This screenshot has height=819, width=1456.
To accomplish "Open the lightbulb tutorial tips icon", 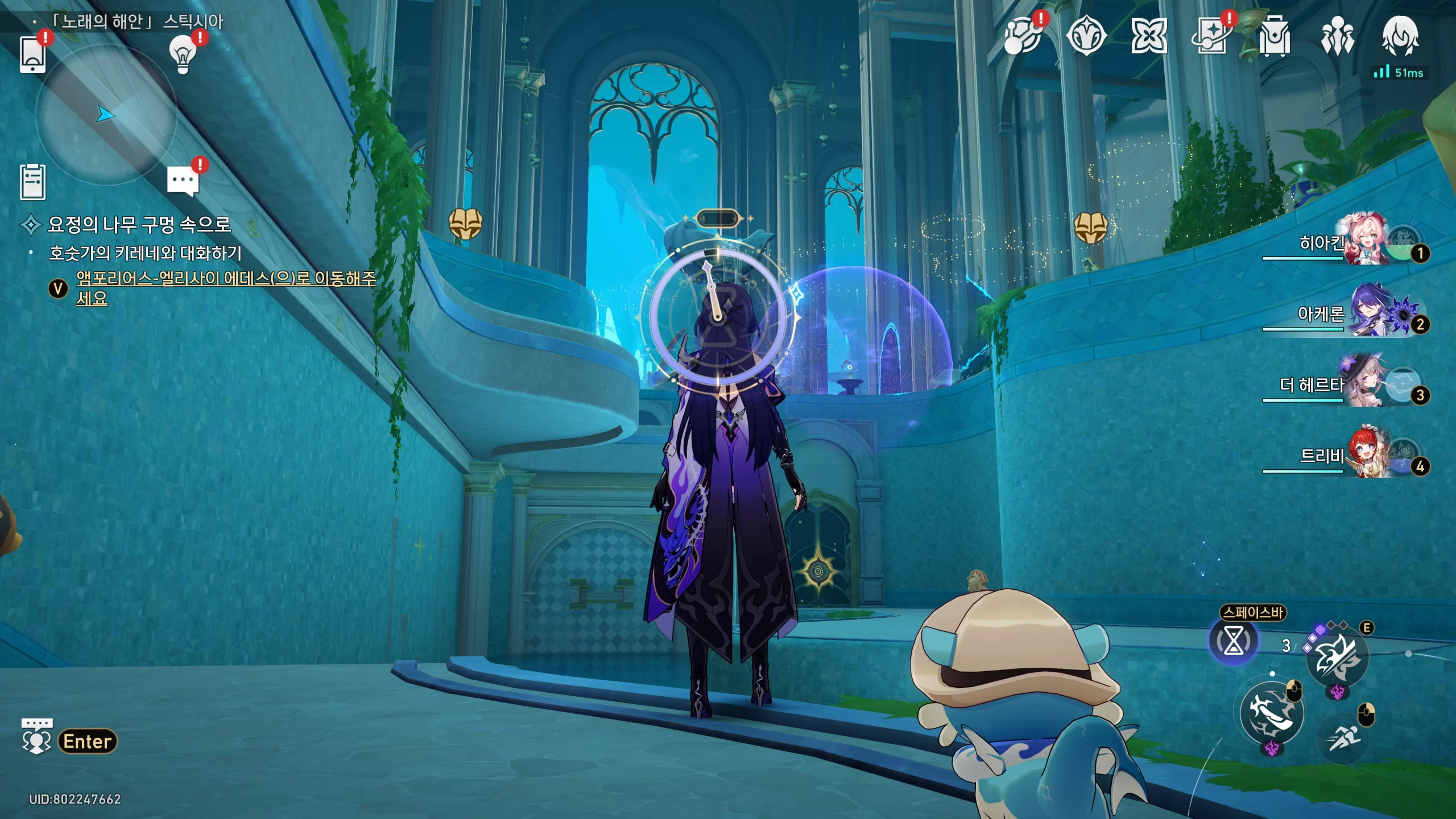I will [x=183, y=55].
